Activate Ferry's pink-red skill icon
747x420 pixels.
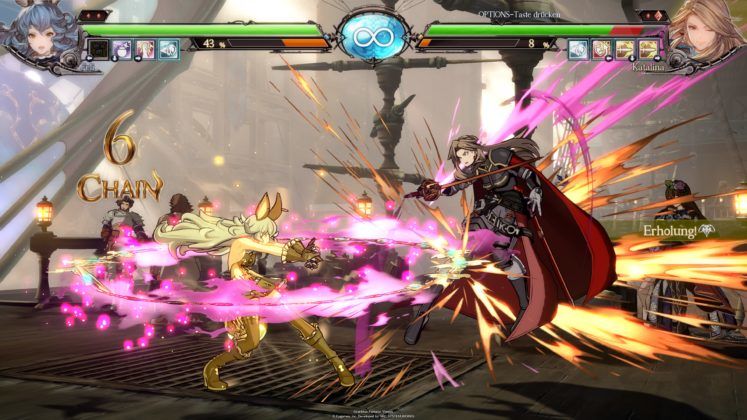(x=146, y=48)
